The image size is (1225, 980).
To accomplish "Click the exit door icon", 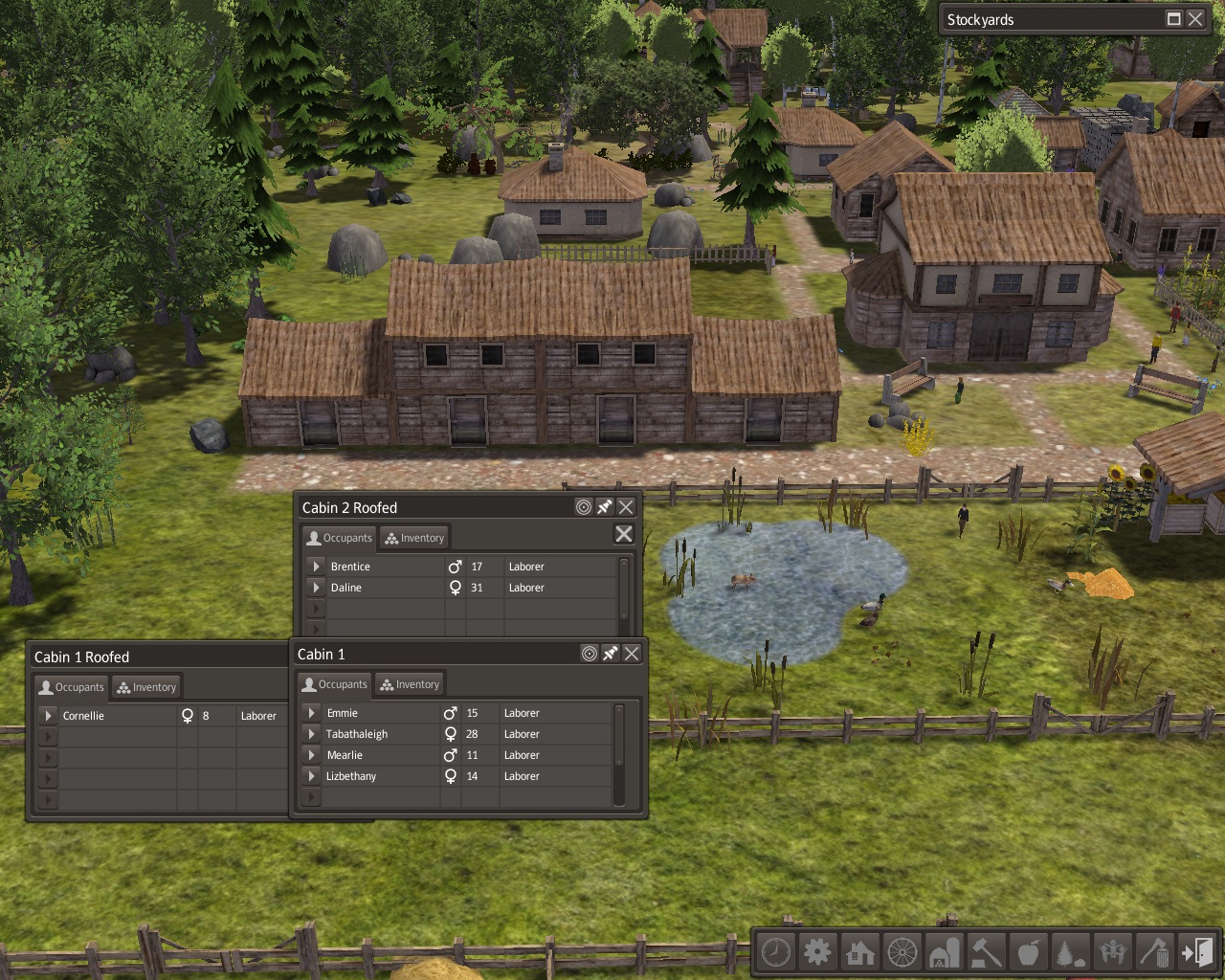I will (x=1197, y=952).
